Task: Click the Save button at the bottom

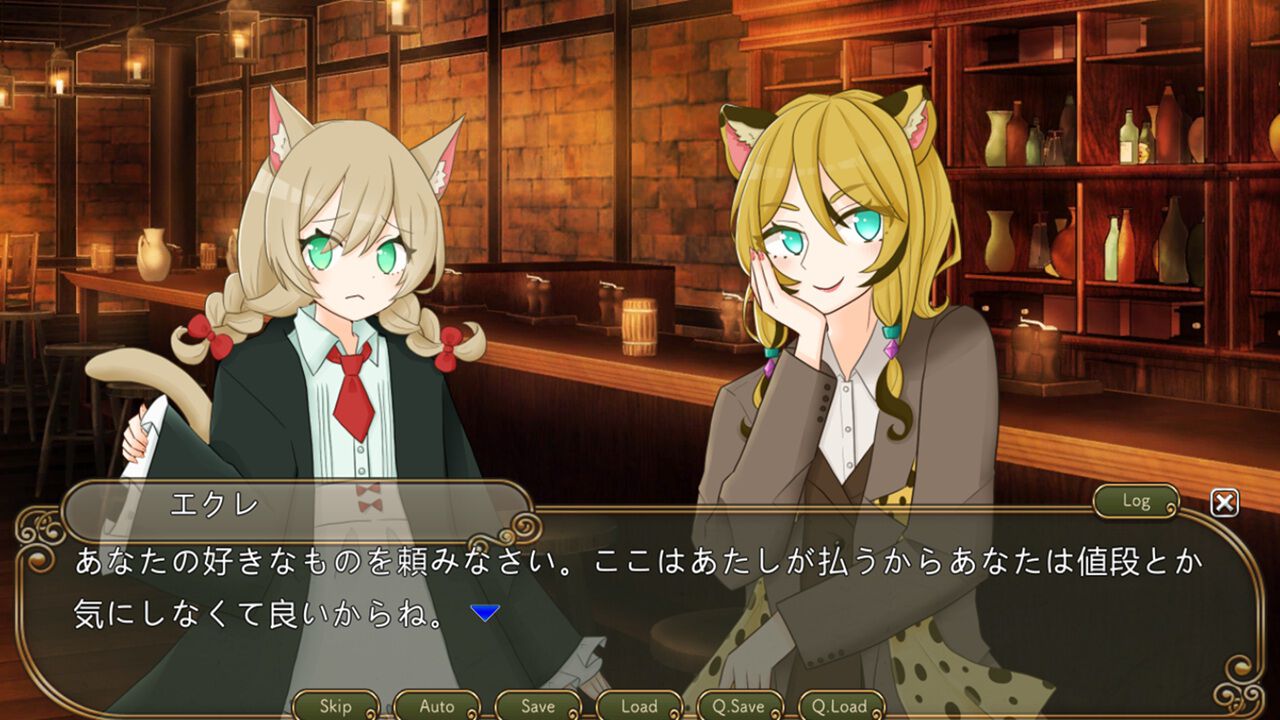Action: [537, 706]
